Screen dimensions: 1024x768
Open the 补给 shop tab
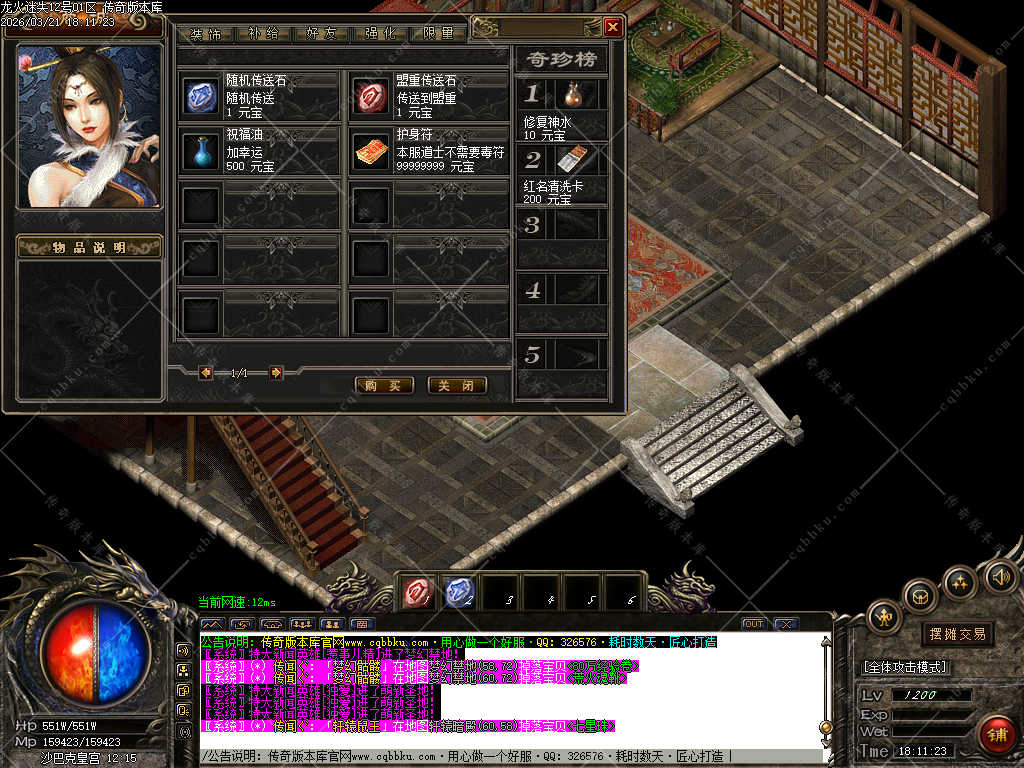264,33
